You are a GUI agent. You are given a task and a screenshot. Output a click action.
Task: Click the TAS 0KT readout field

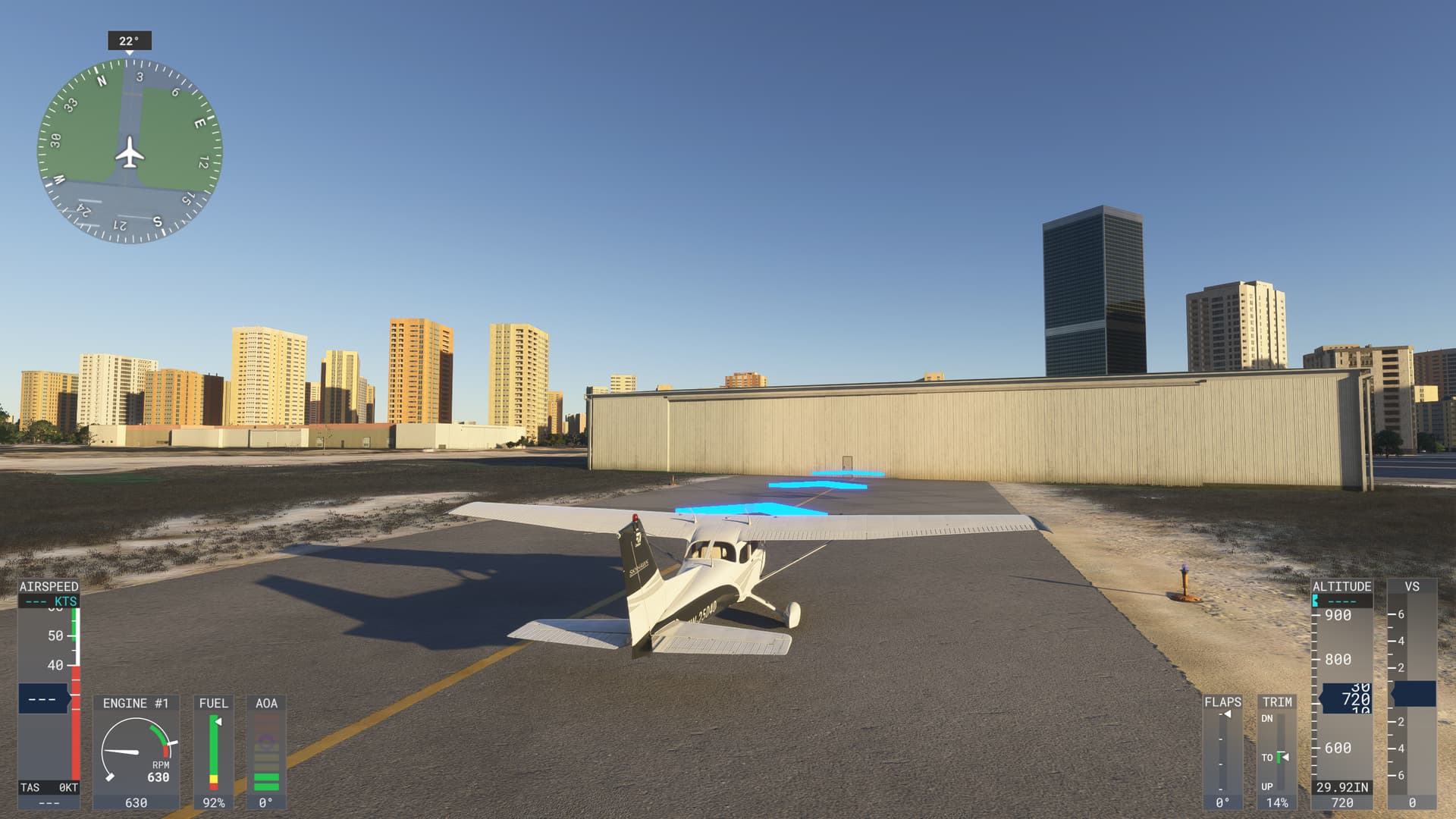47,787
